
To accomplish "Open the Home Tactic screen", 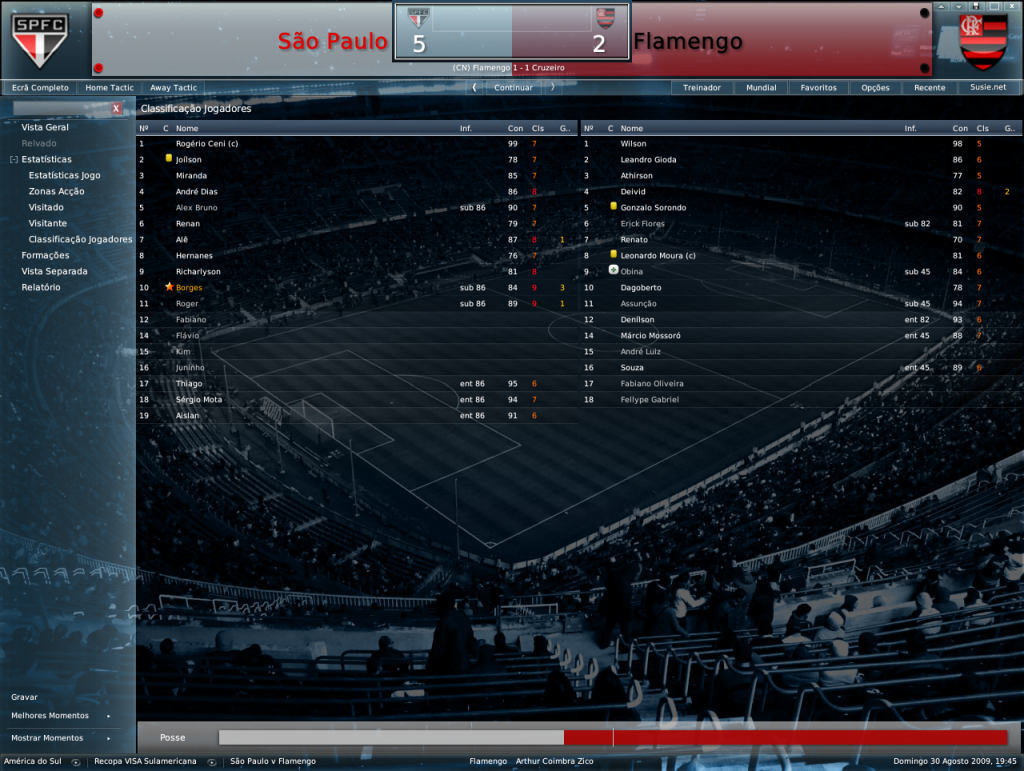I will tap(110, 88).
